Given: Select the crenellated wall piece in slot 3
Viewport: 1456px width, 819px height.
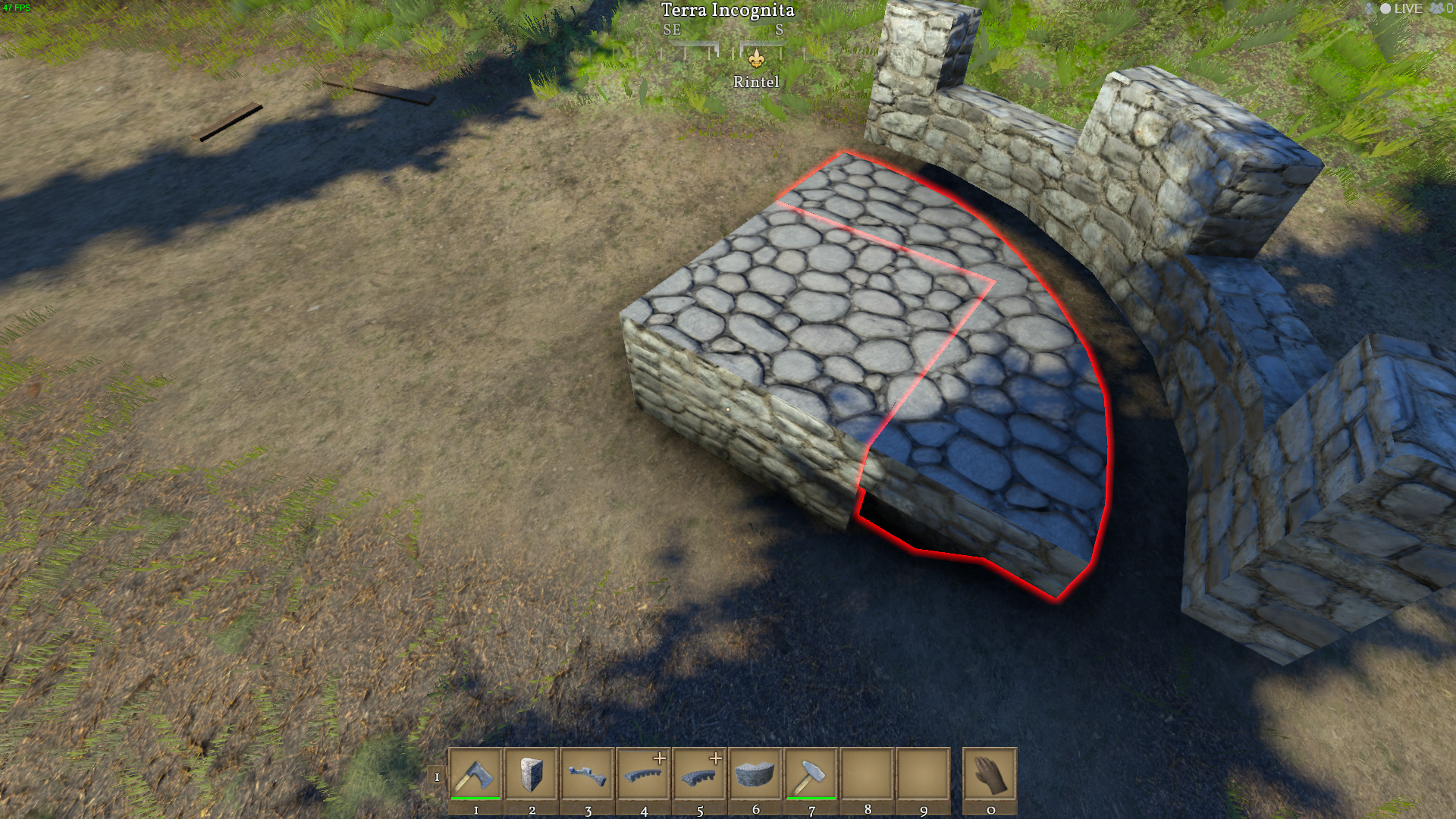Looking at the screenshot, I should click(588, 774).
